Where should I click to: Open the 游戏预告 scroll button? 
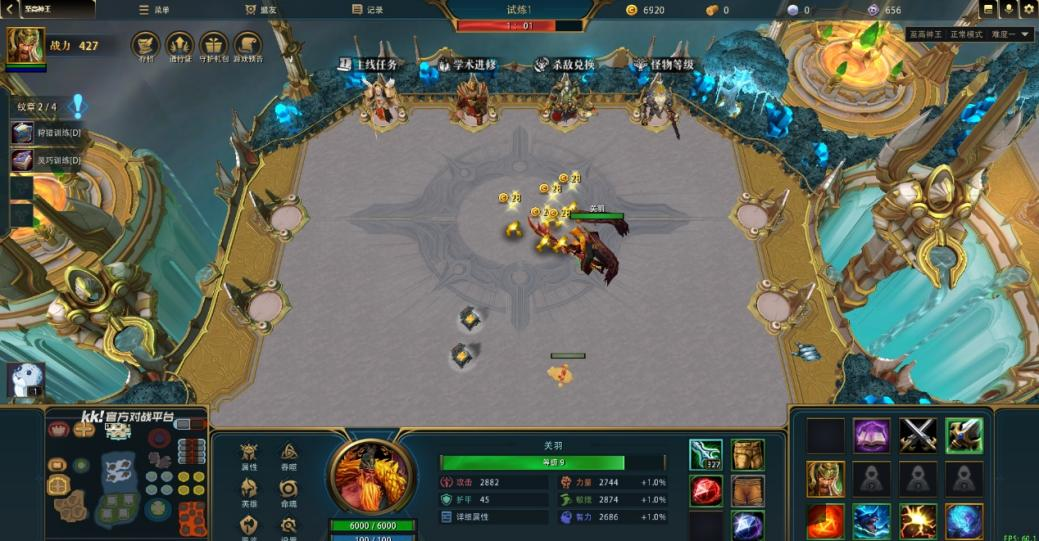click(247, 46)
